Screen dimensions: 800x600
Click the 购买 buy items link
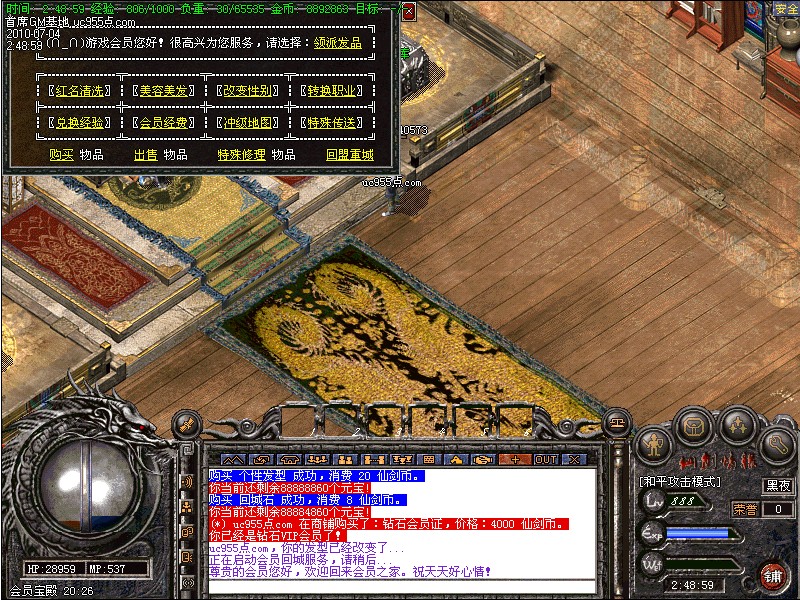click(61, 155)
